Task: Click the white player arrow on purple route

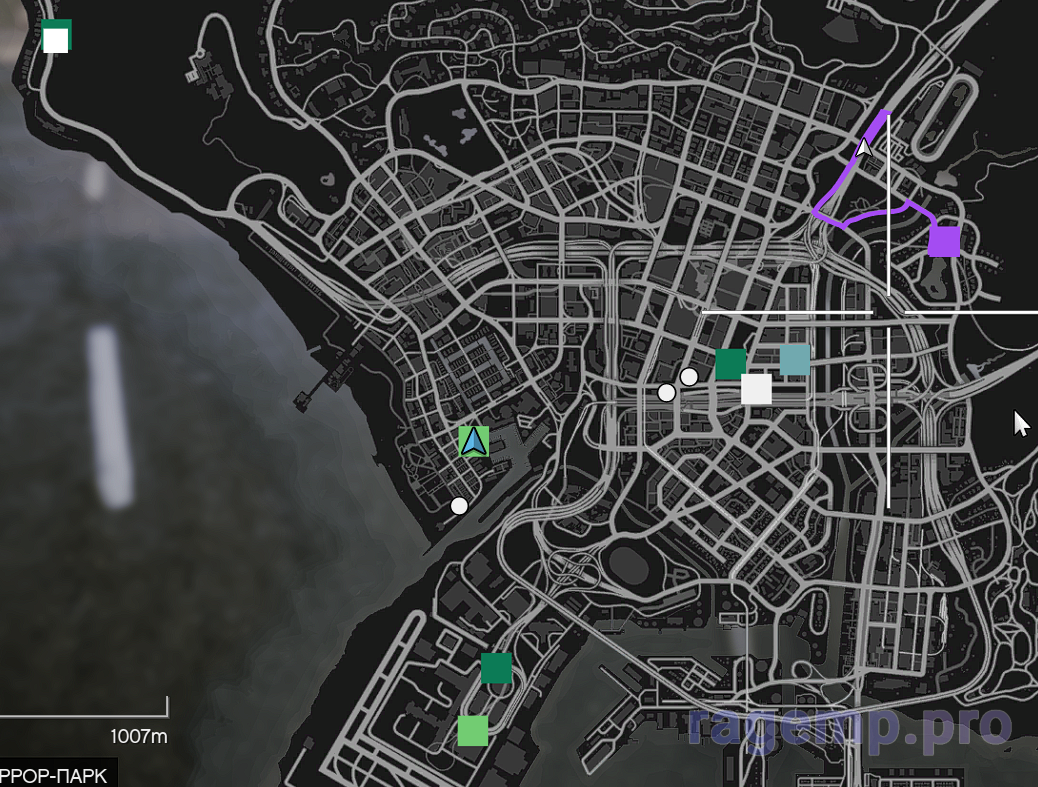Action: point(864,148)
